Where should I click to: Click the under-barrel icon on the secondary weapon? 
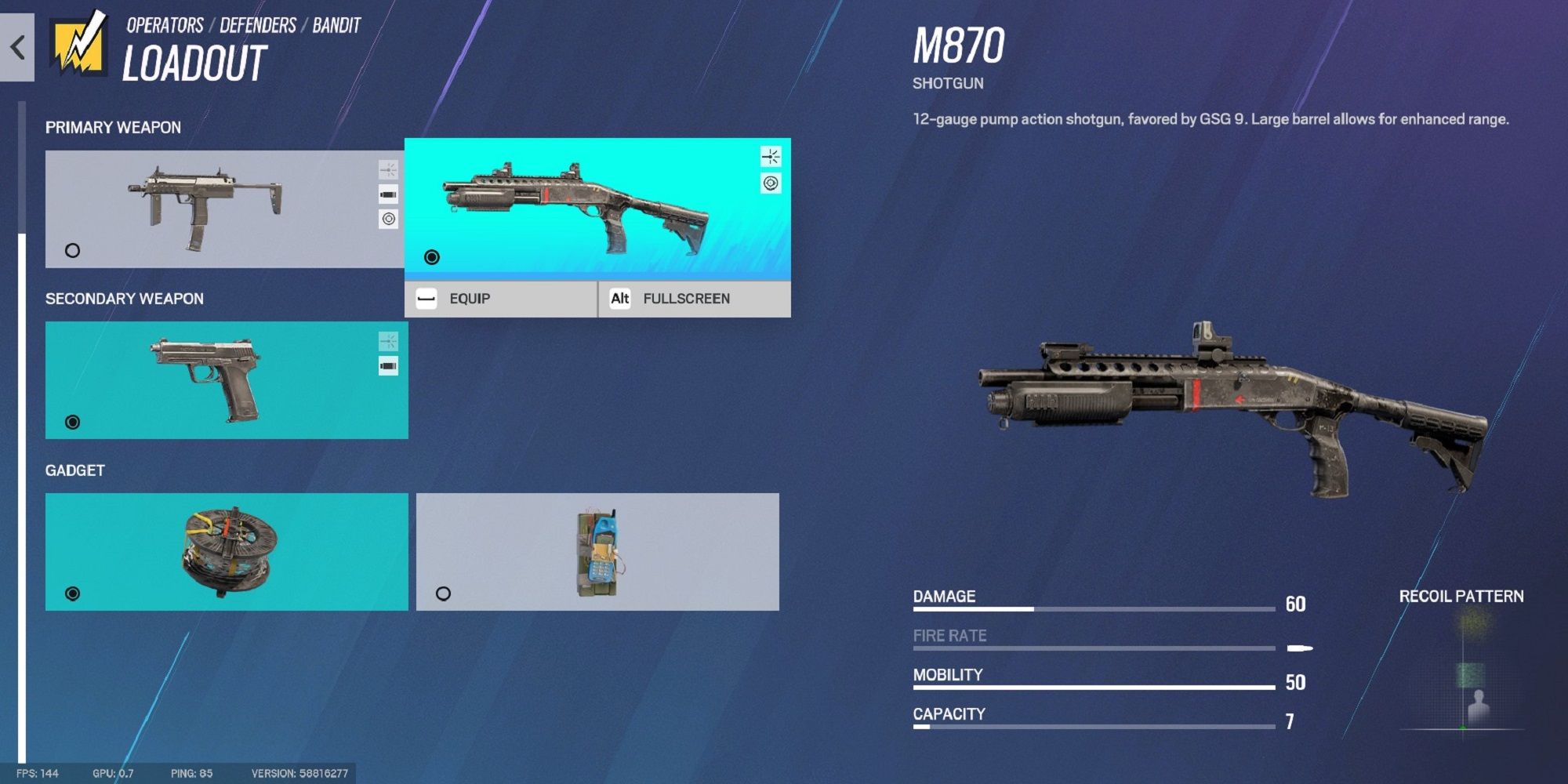[x=387, y=365]
